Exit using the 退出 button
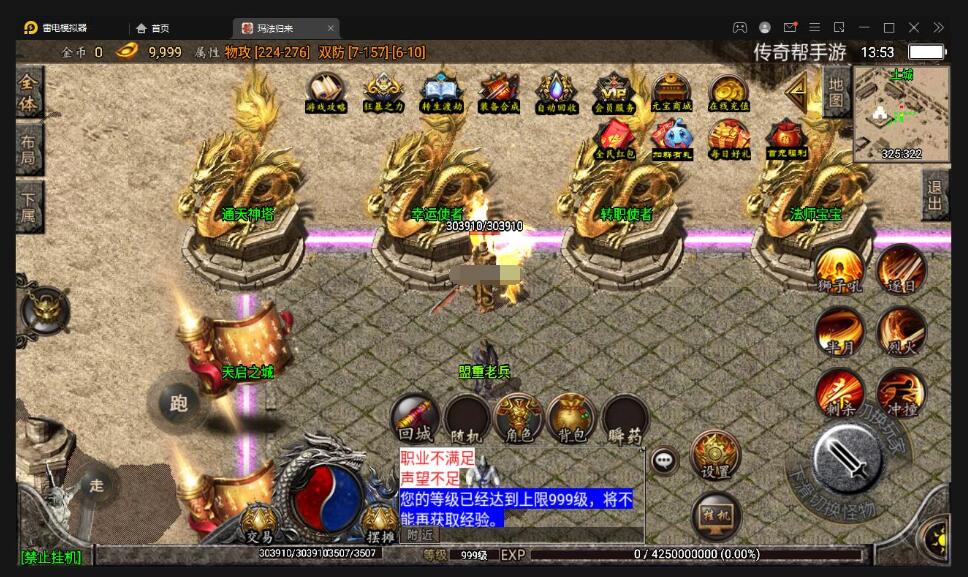The image size is (968, 577). pos(935,195)
